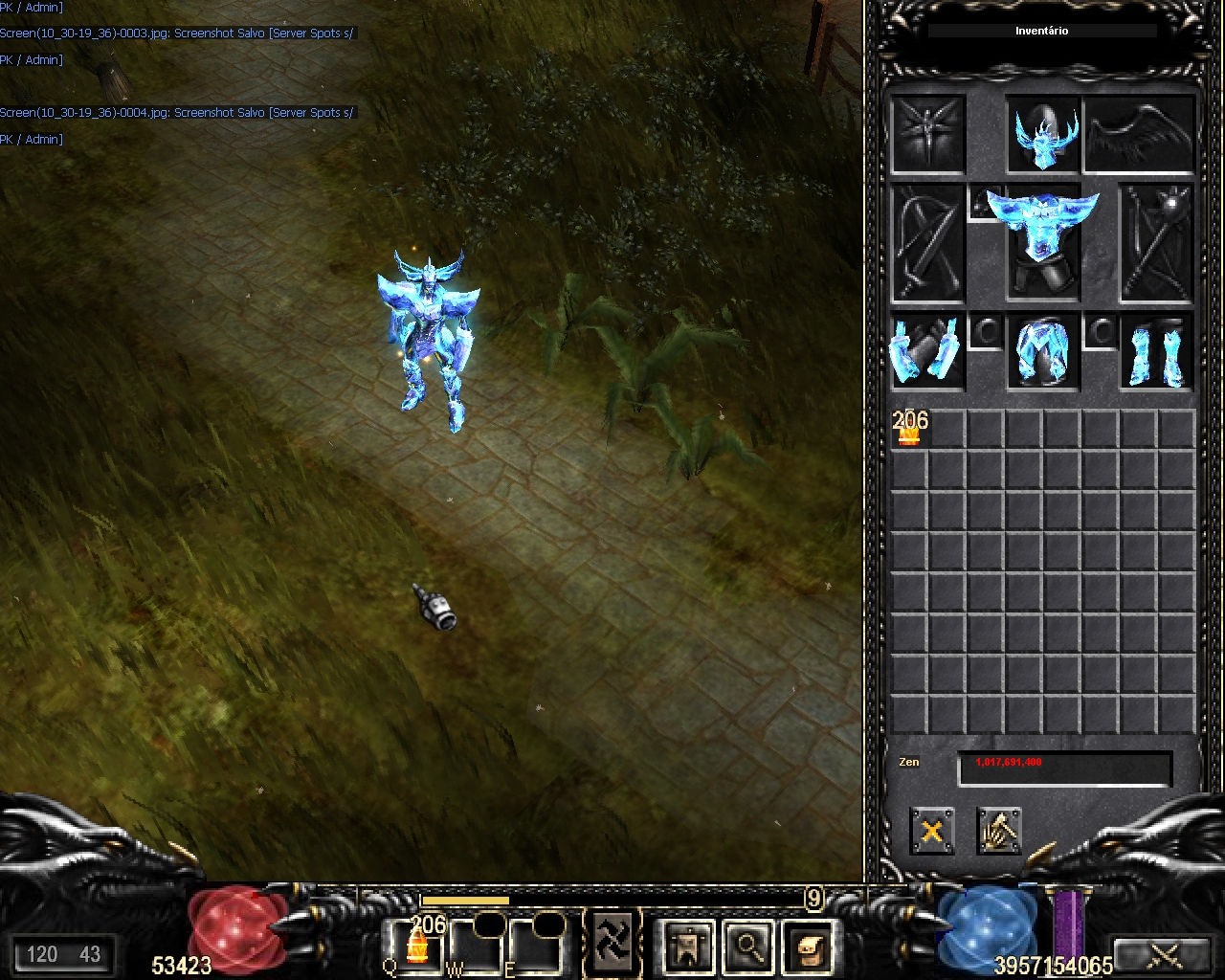
Task: Click the crossed swords button
Action: (x=1165, y=953)
